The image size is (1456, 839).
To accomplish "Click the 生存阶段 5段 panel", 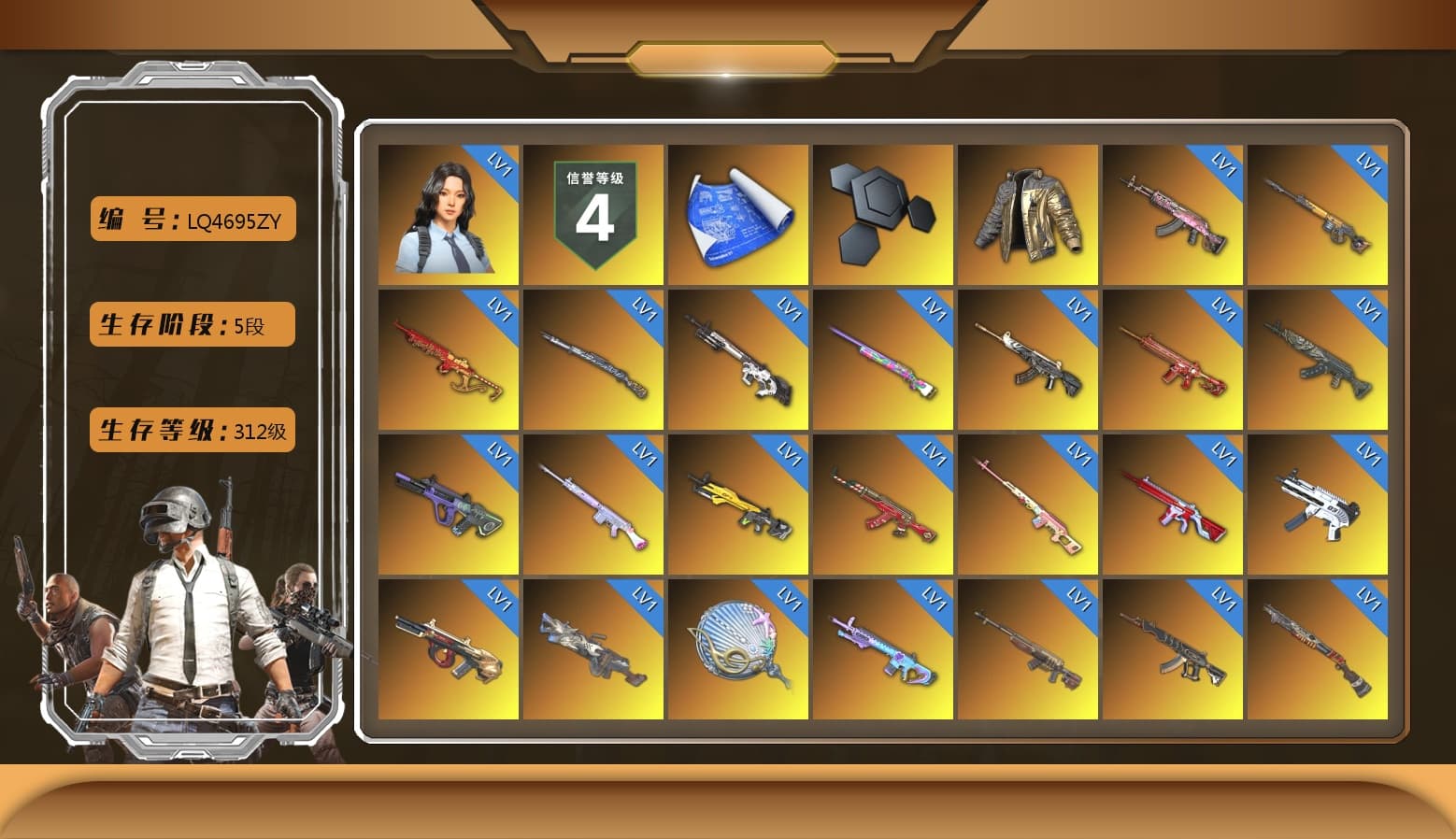I will [191, 325].
